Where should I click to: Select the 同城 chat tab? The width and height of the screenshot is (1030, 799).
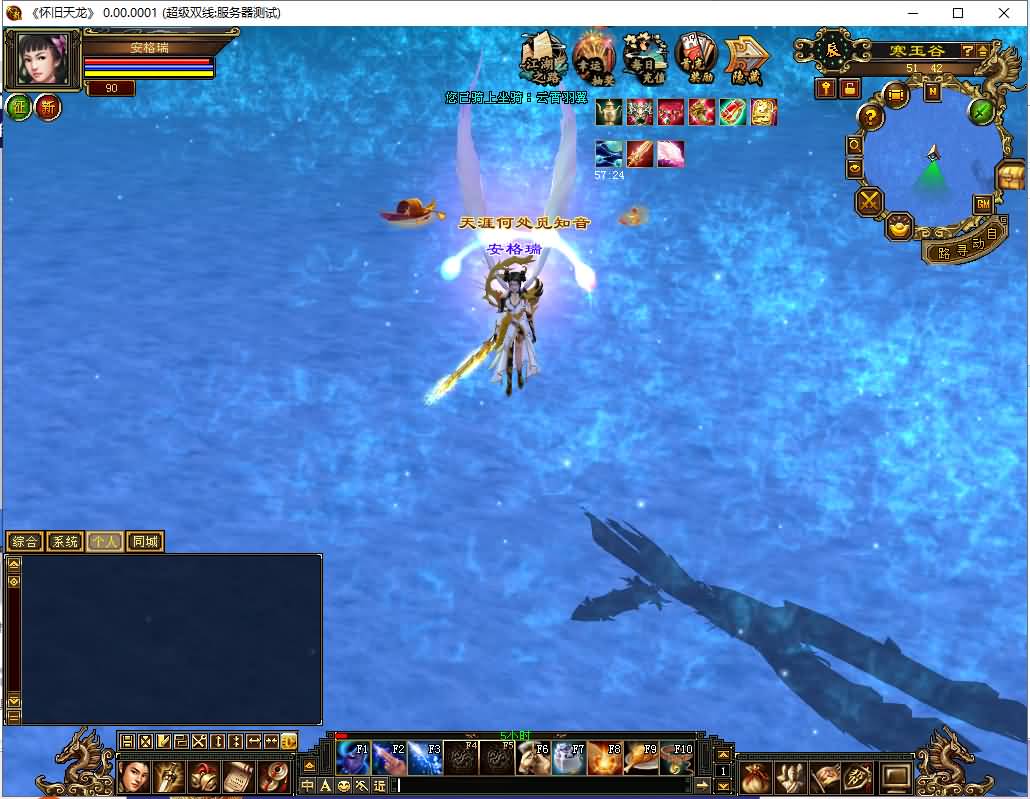145,542
